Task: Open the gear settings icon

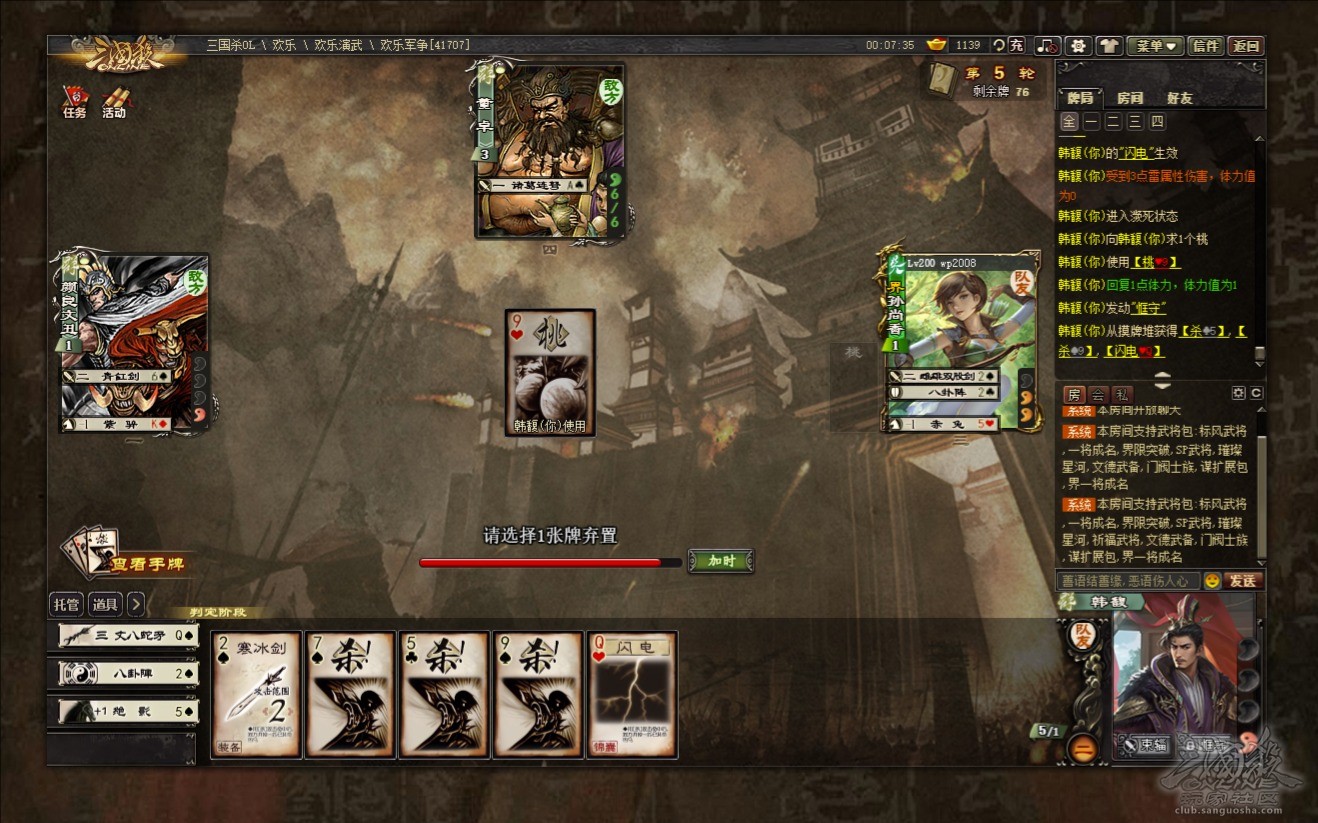Action: pos(1079,46)
